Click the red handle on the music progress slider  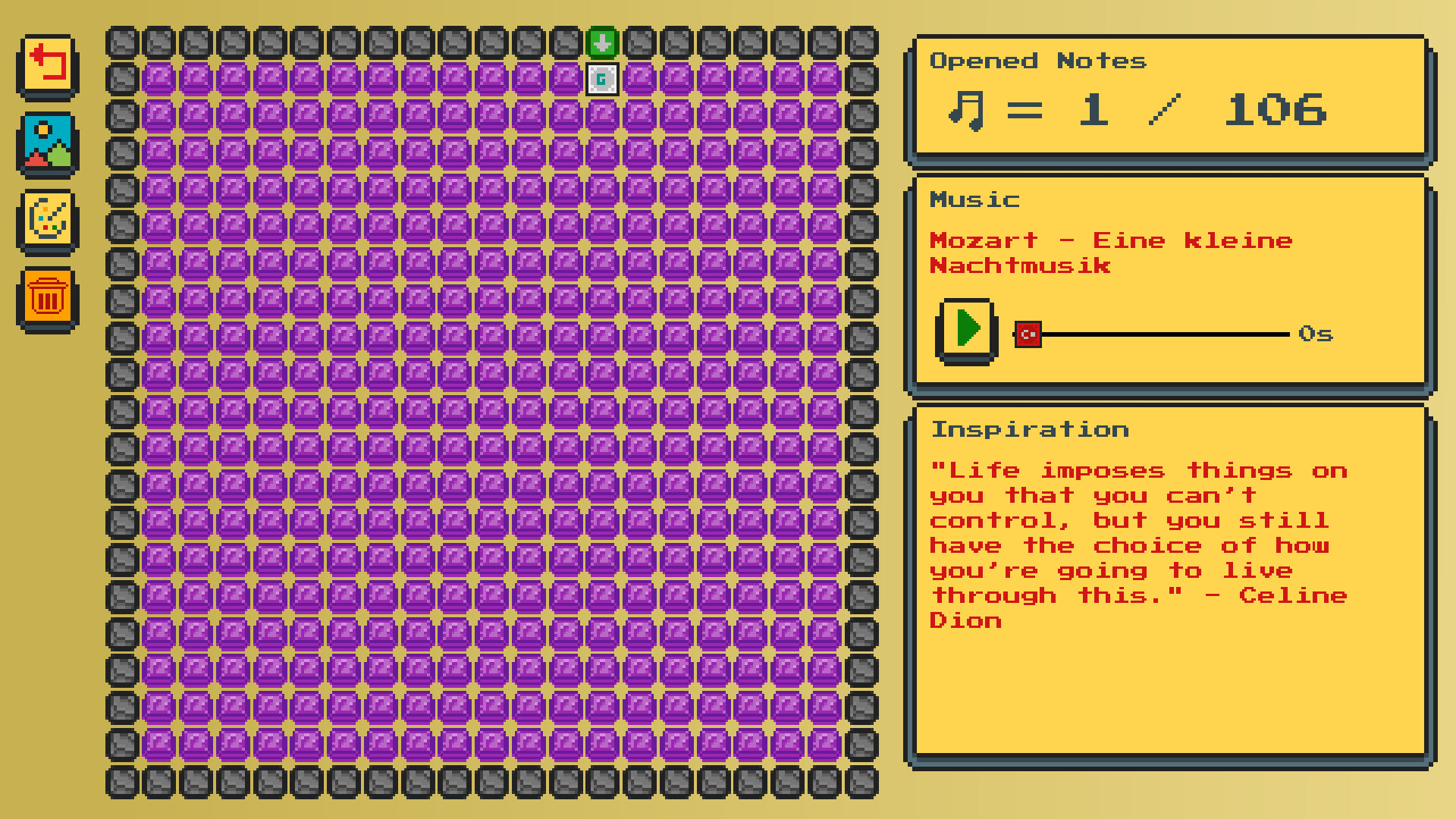point(1028,334)
